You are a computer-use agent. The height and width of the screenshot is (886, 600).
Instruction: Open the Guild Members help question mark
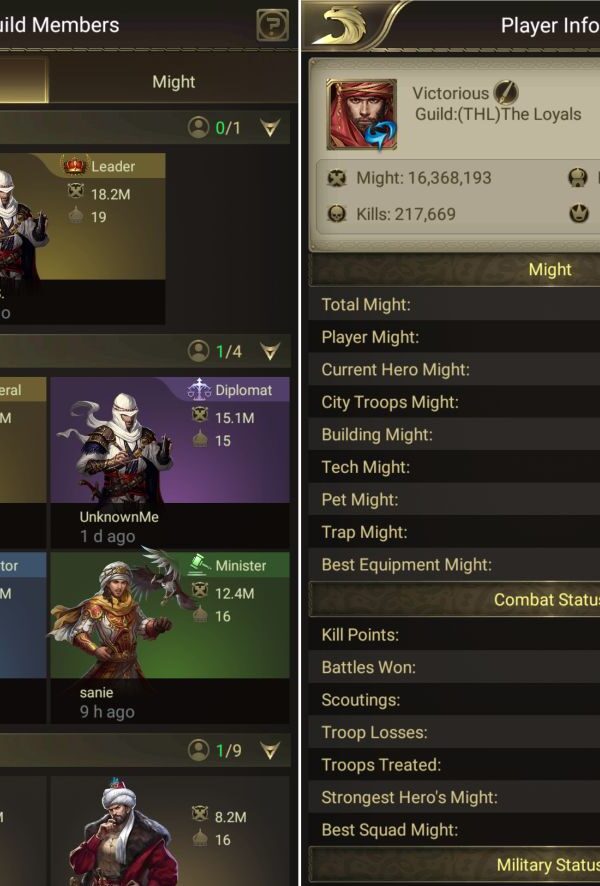pos(272,25)
